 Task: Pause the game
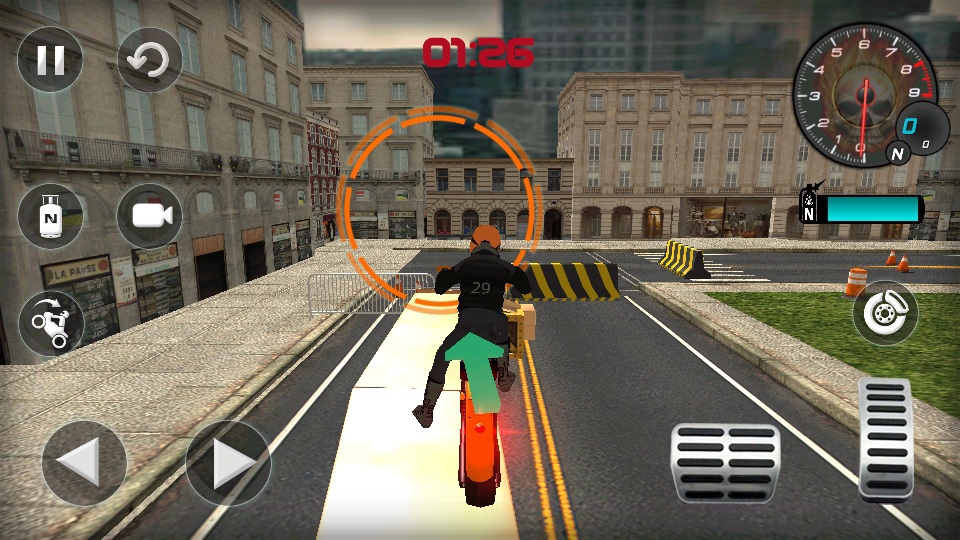tap(50, 60)
